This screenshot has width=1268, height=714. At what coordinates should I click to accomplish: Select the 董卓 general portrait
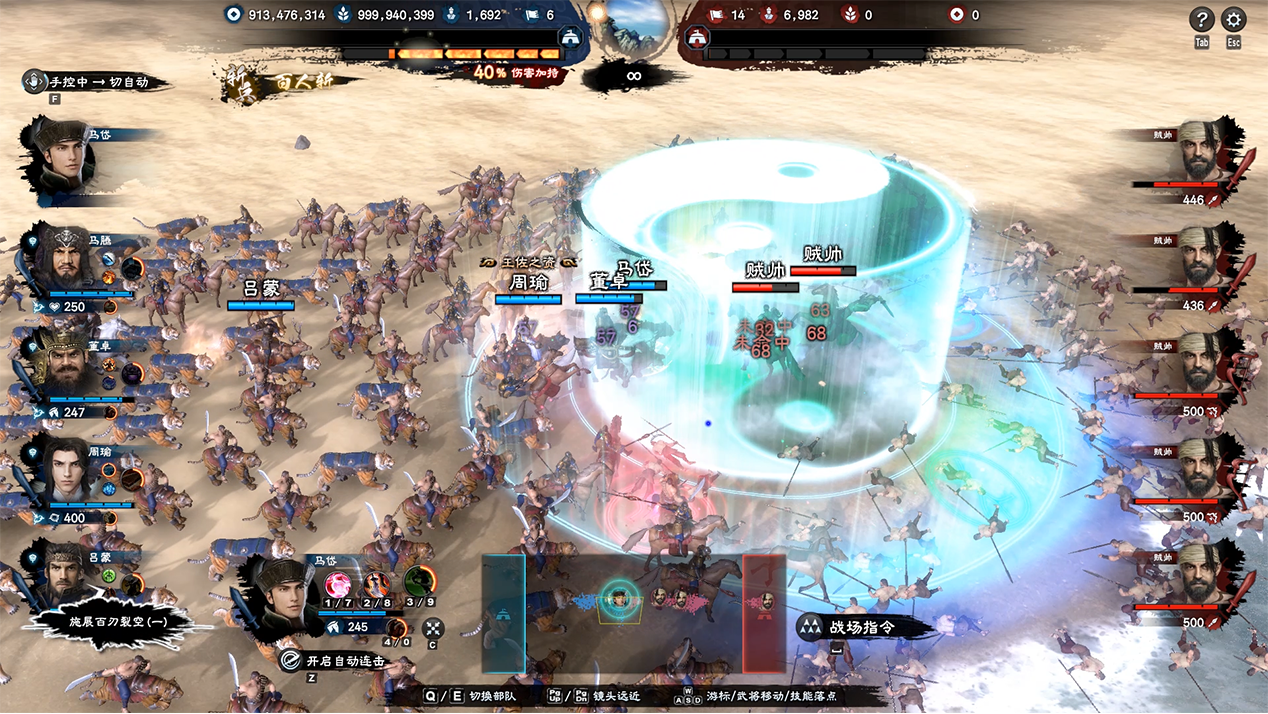(64, 367)
